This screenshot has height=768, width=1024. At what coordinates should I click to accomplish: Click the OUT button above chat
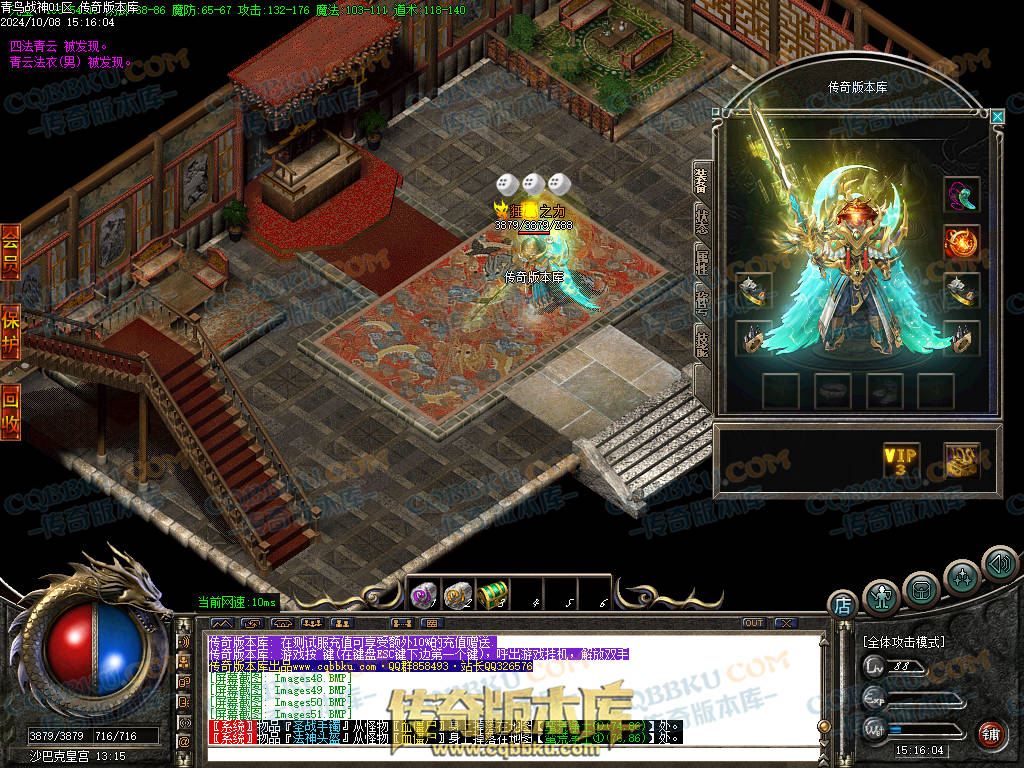[x=753, y=623]
